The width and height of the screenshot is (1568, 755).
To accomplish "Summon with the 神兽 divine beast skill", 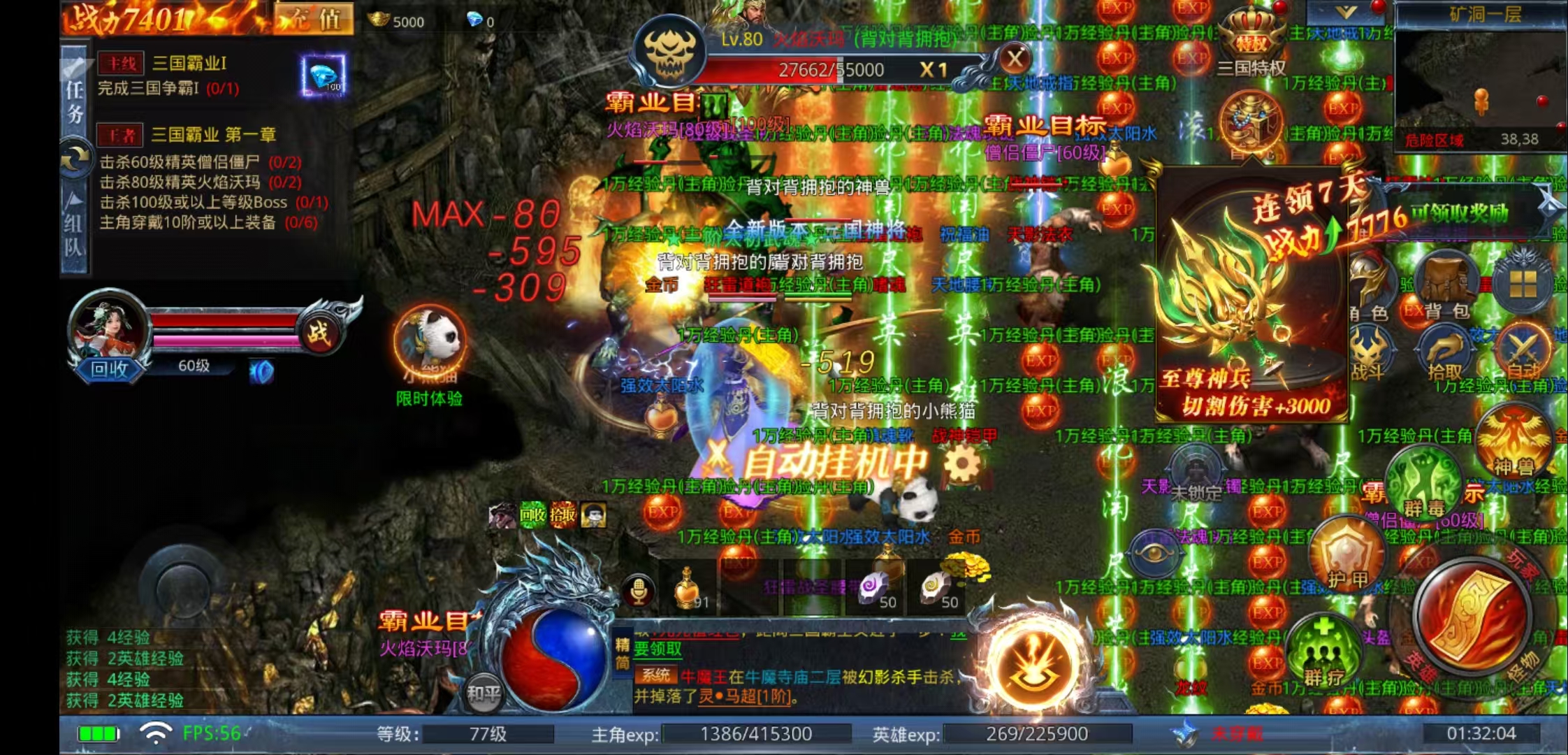I will pos(1513,440).
